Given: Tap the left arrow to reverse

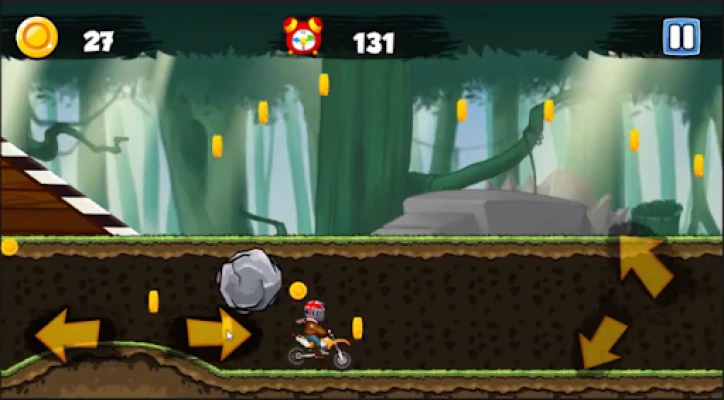Looking at the screenshot, I should (67, 334).
